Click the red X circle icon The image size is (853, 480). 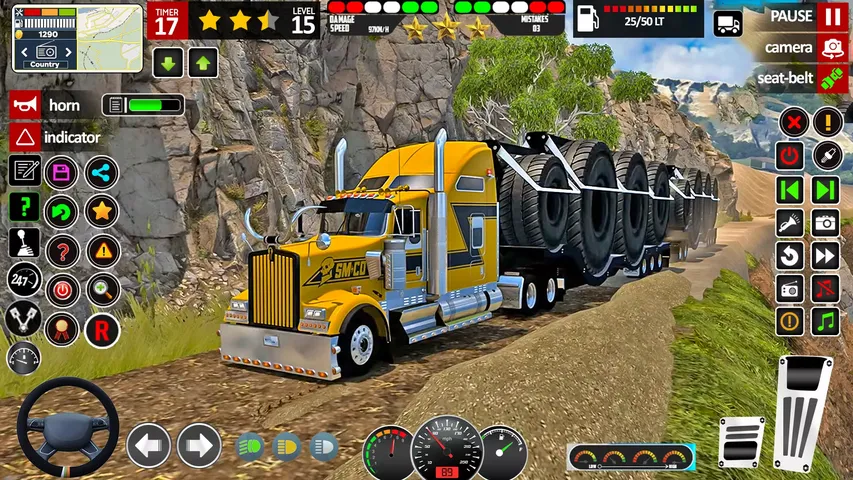pos(792,123)
